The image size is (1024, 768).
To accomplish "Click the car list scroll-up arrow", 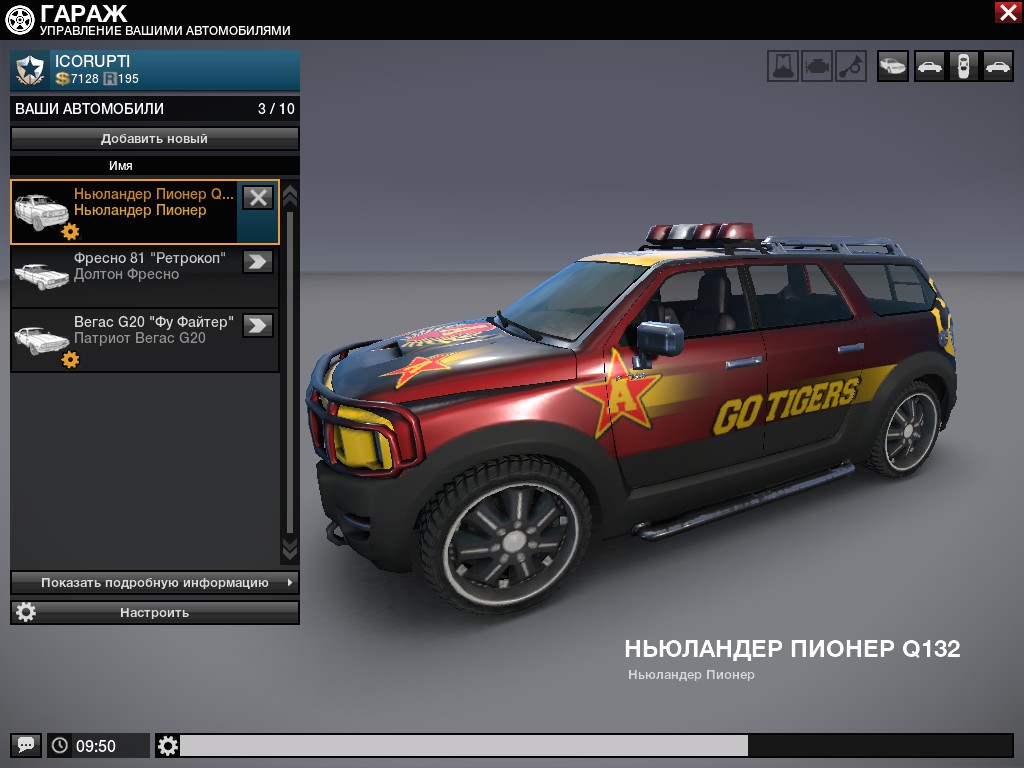I will [x=290, y=193].
